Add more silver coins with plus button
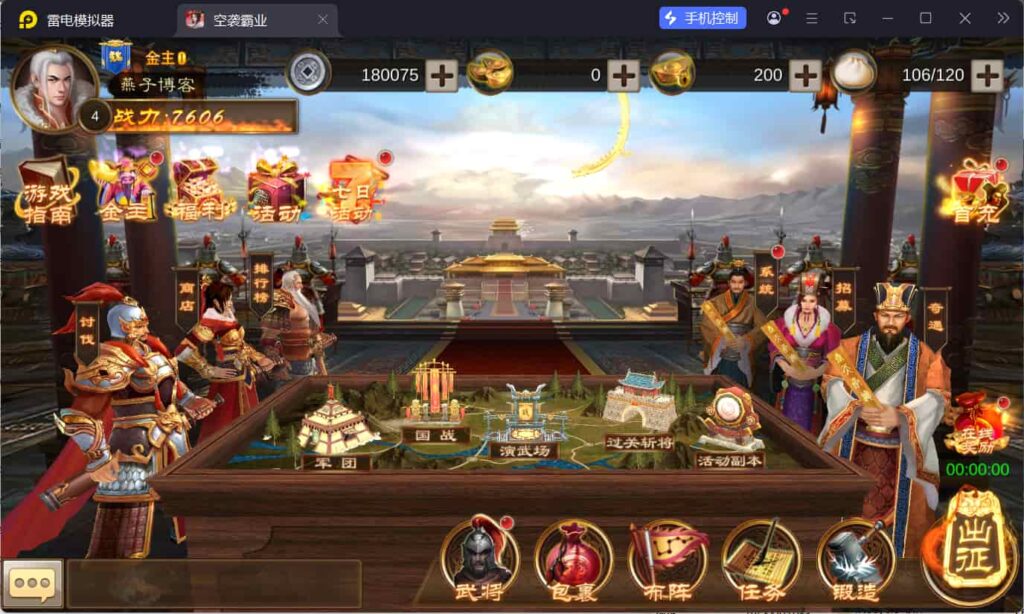The width and height of the screenshot is (1024, 614). click(x=442, y=75)
